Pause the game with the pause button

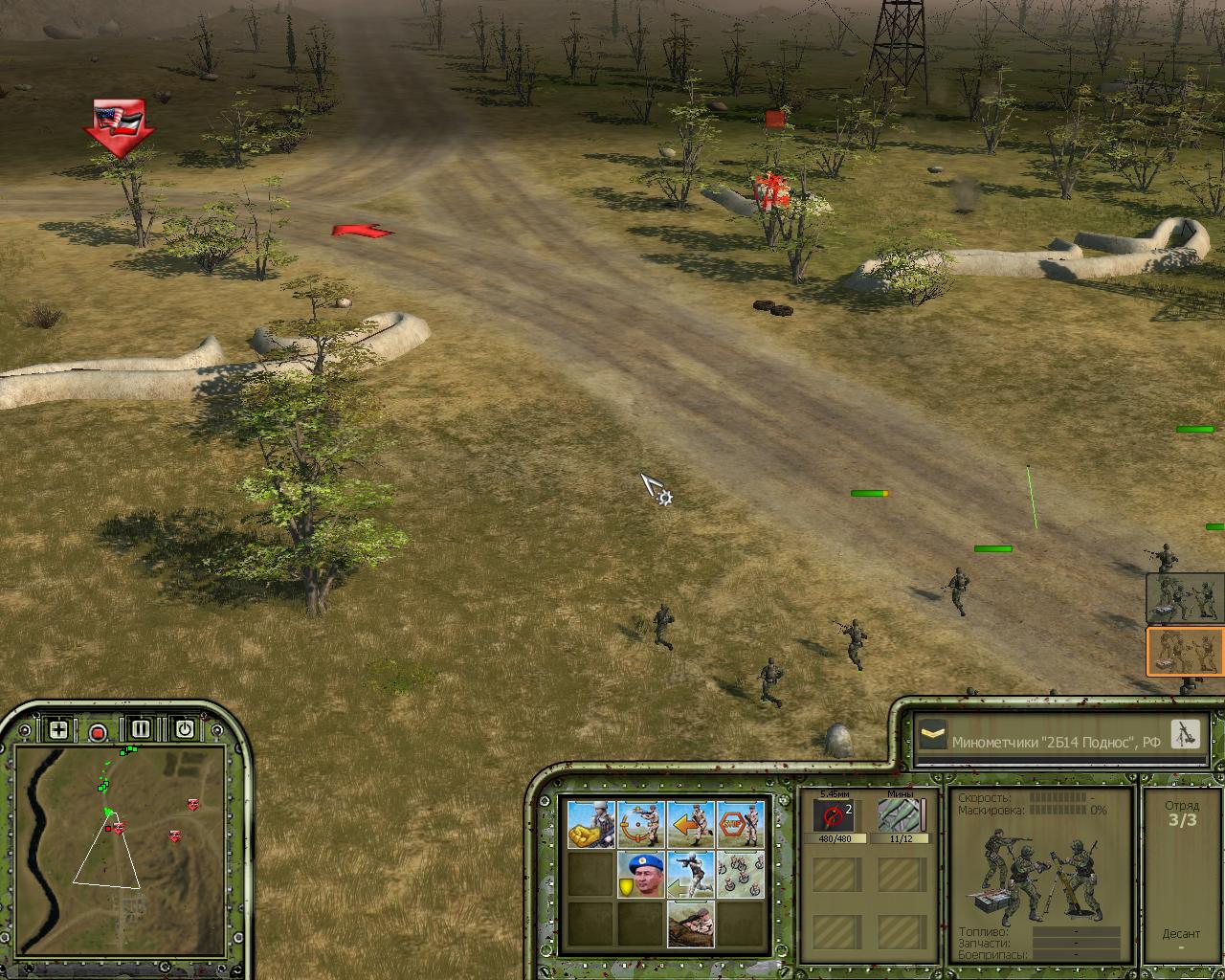pyautogui.click(x=141, y=729)
